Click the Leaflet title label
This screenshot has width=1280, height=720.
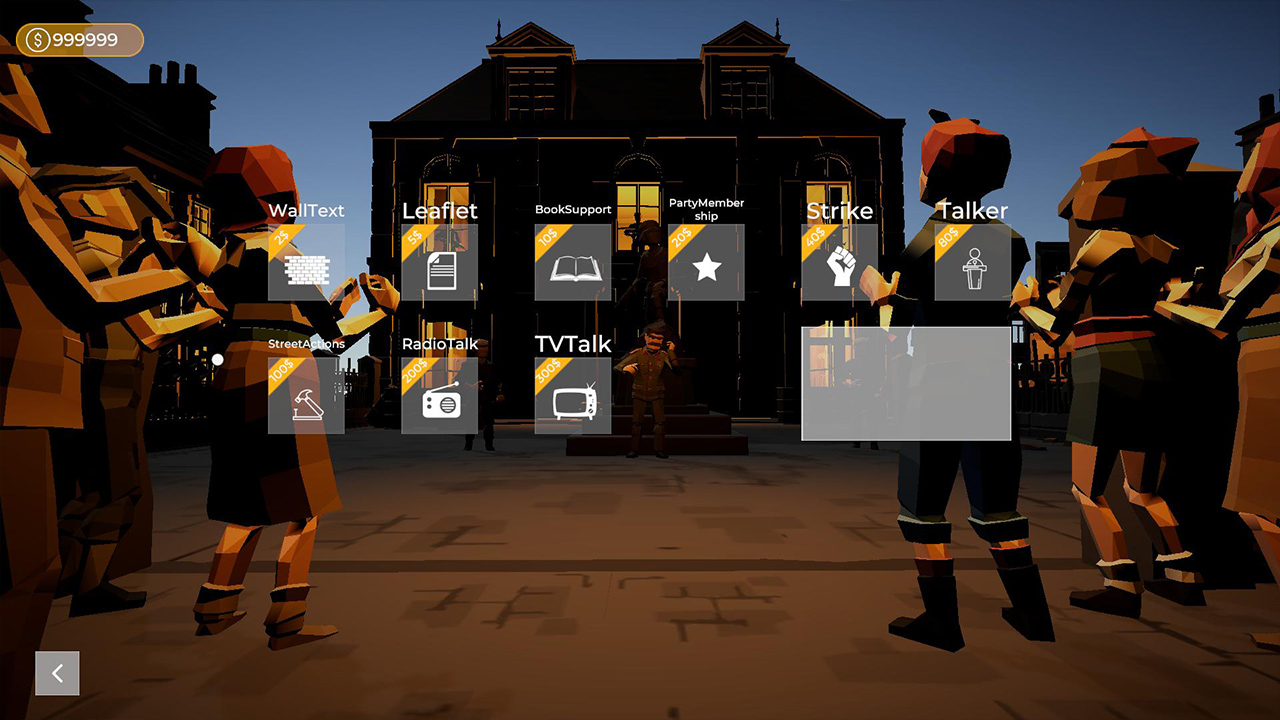pos(440,211)
